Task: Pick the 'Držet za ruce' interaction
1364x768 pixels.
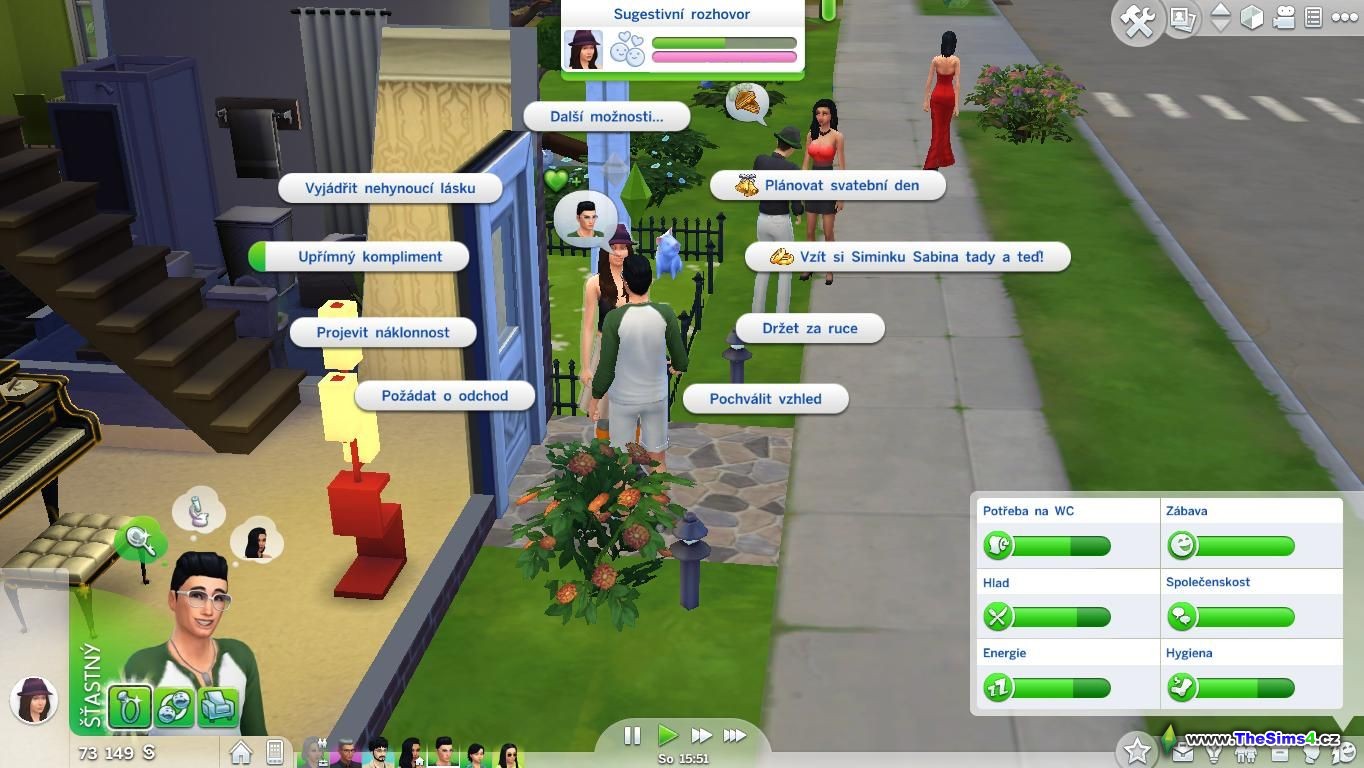Action: point(809,328)
